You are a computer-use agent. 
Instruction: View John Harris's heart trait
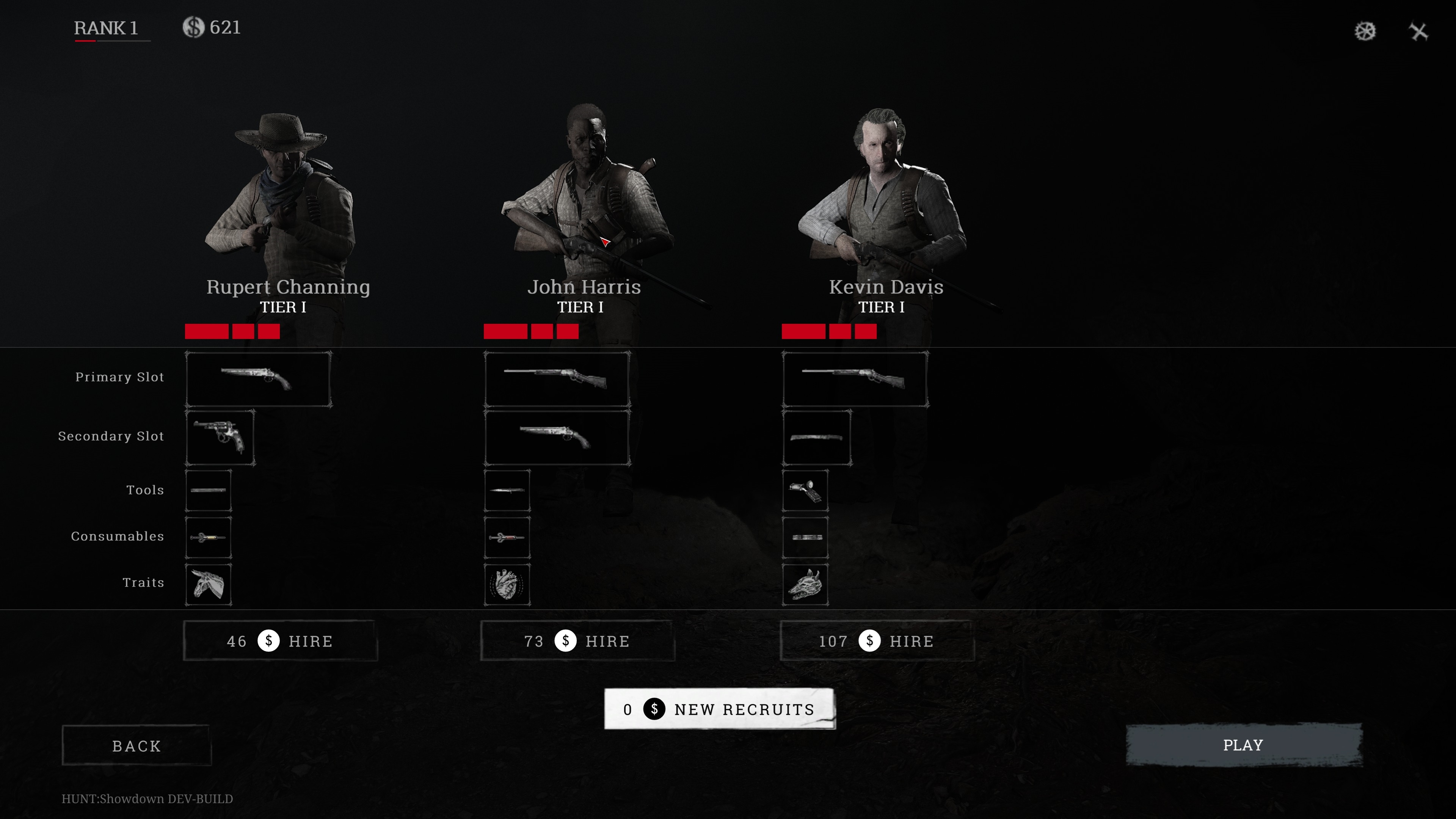pos(507,584)
